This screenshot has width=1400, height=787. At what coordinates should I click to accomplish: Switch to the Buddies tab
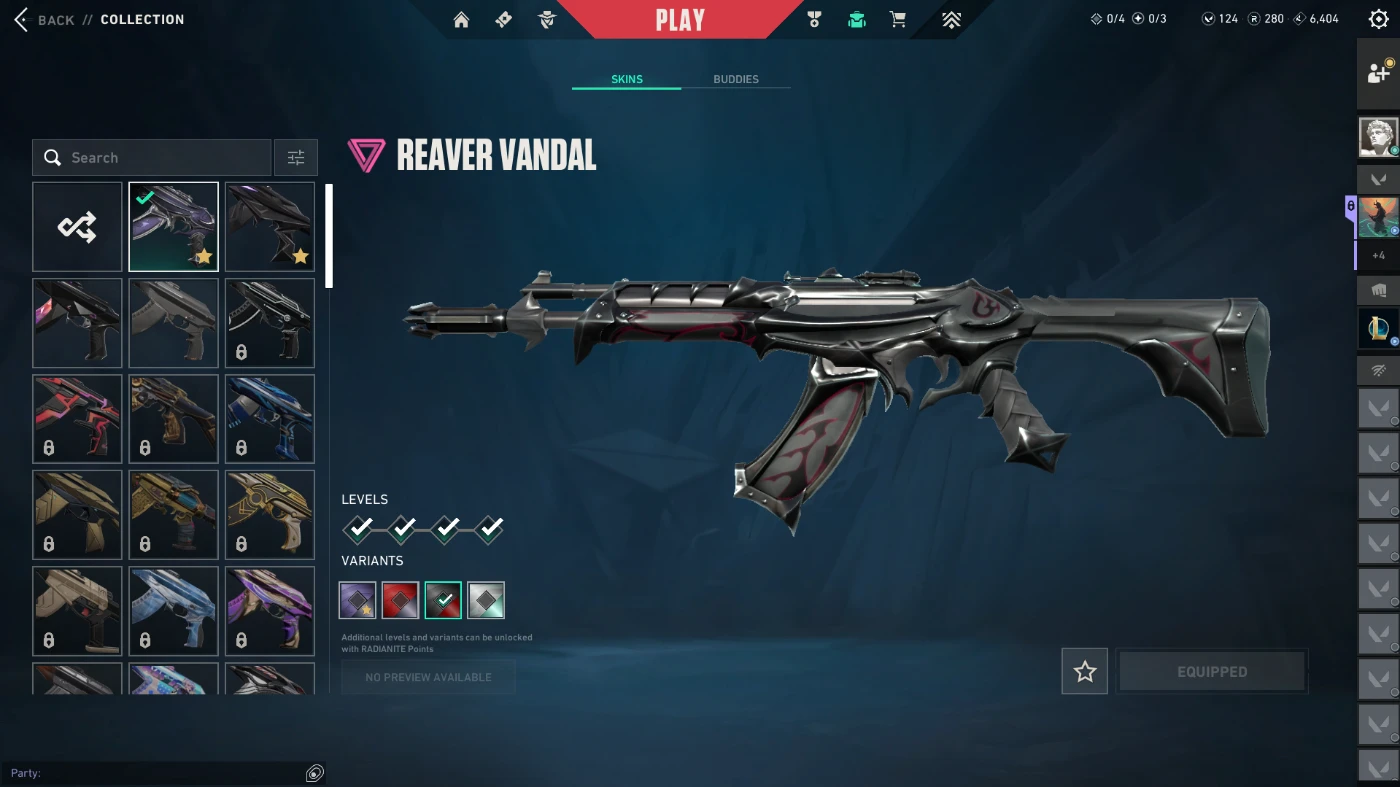736,79
